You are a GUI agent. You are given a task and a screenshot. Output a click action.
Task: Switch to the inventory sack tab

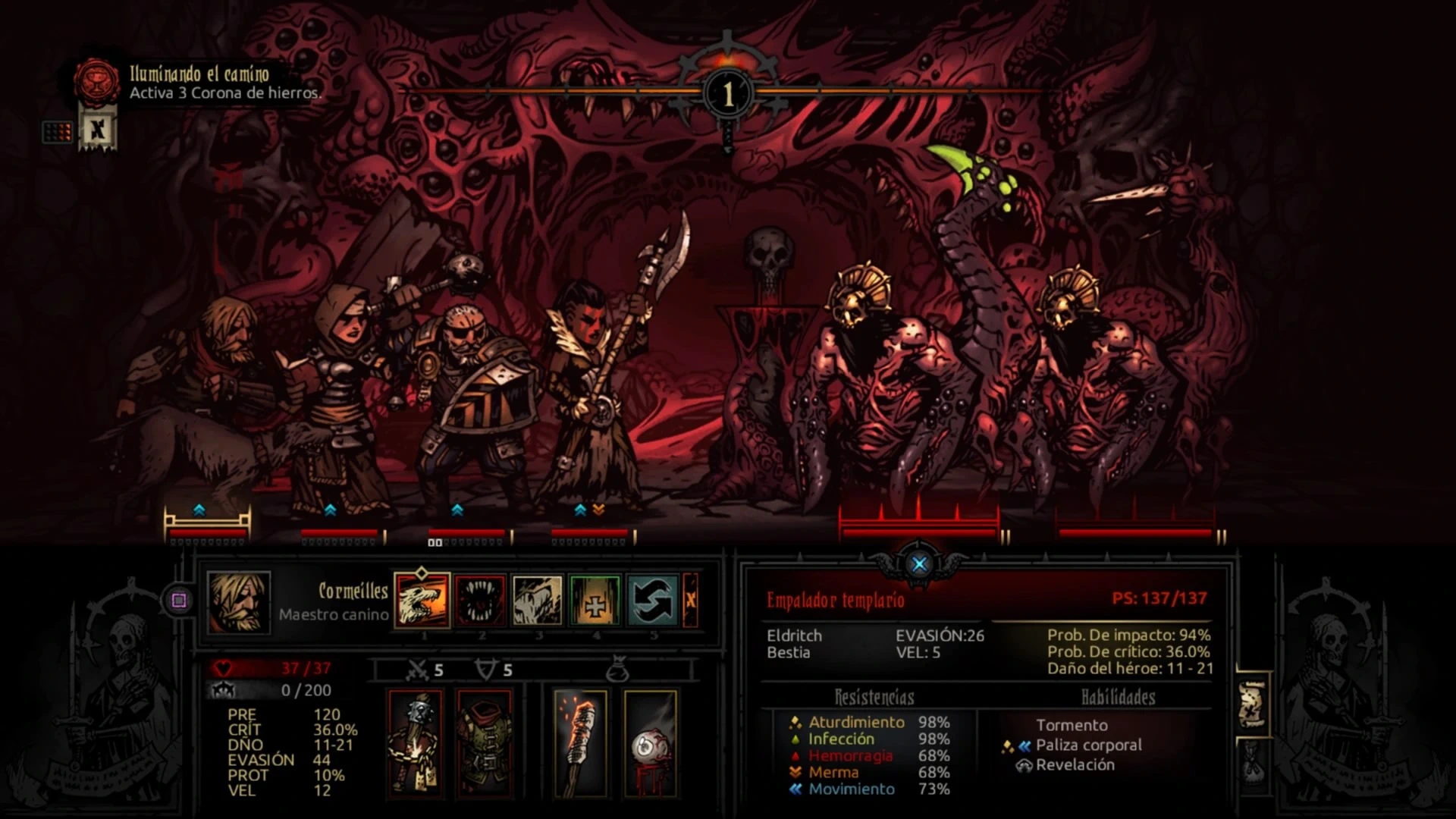tap(1251, 762)
